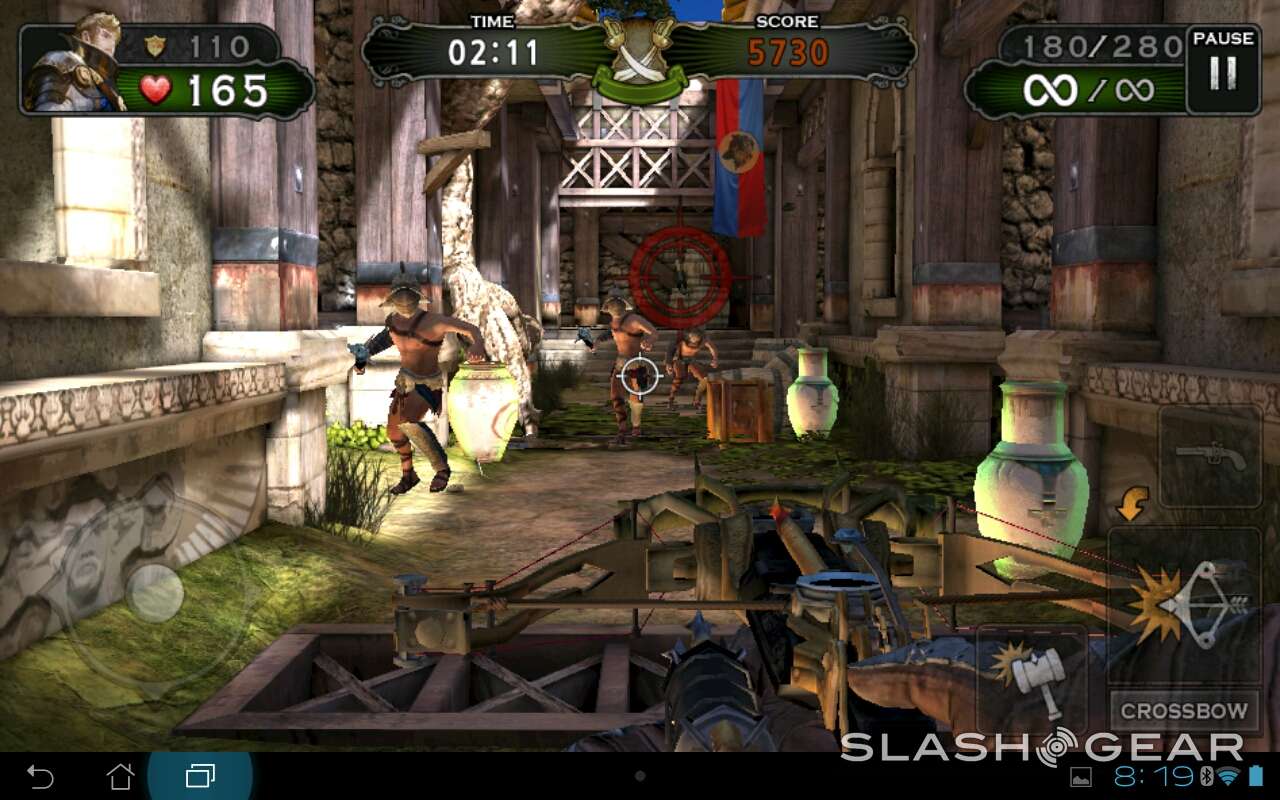Tap the CROSSBOW weapon label
This screenshot has width=1280, height=800.
[x=1184, y=712]
